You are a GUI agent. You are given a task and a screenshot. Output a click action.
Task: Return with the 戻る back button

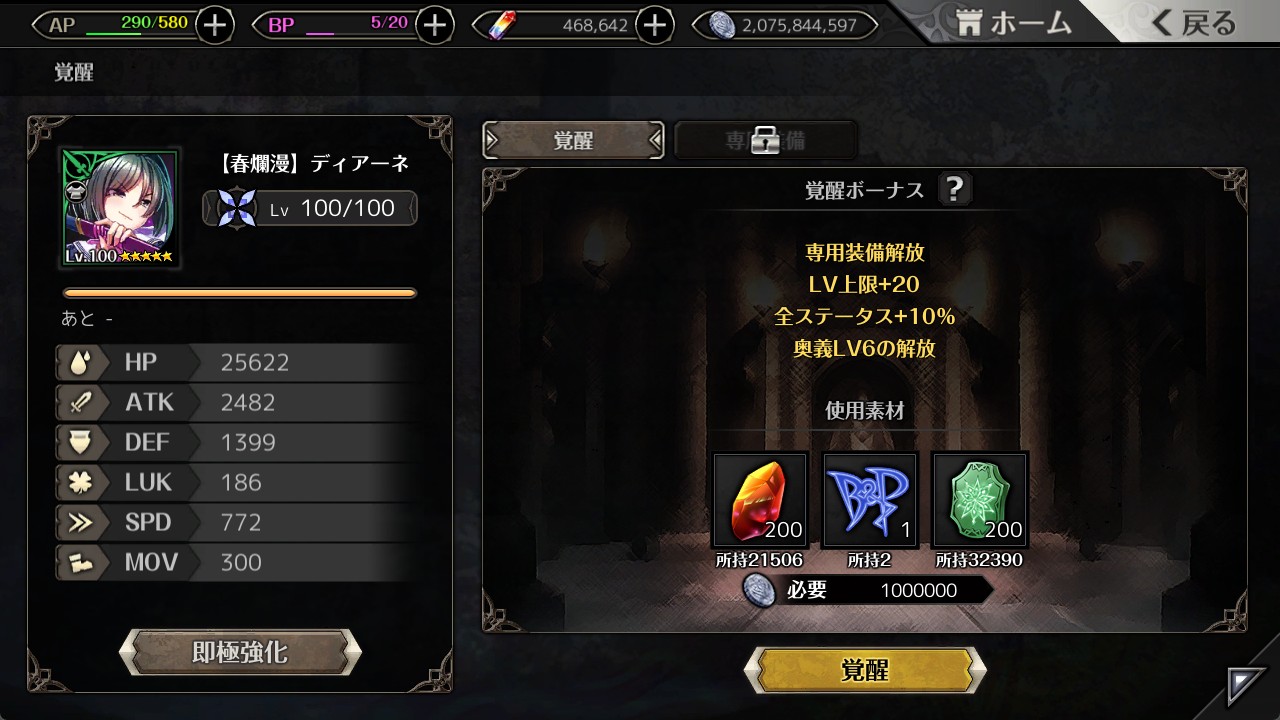(x=1193, y=24)
